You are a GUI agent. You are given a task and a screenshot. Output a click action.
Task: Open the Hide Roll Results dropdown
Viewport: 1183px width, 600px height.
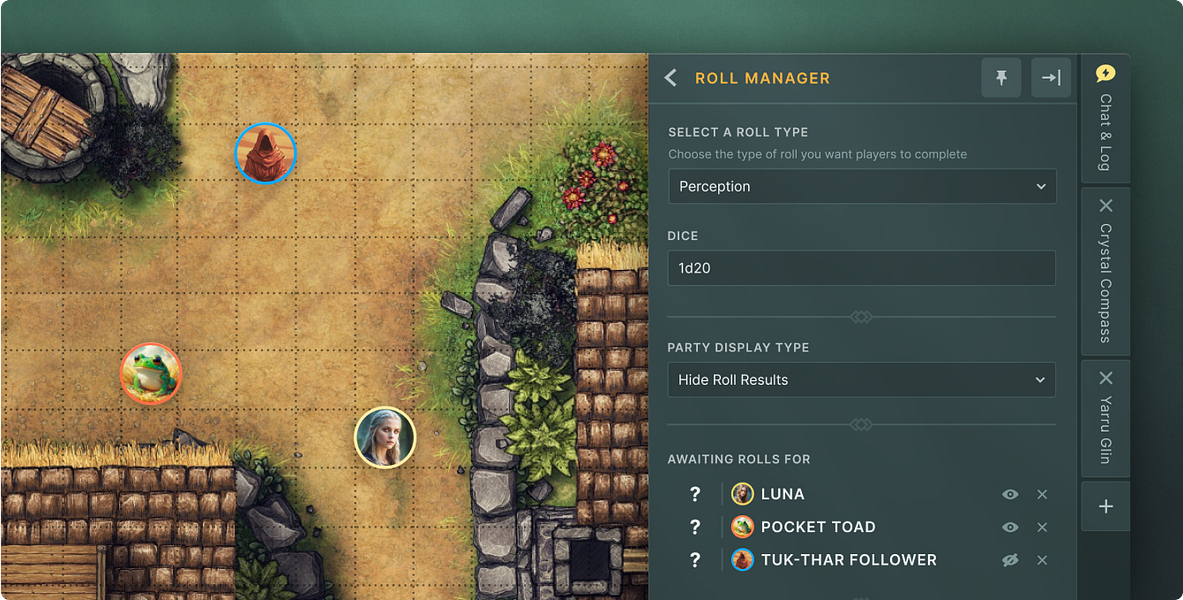862,380
